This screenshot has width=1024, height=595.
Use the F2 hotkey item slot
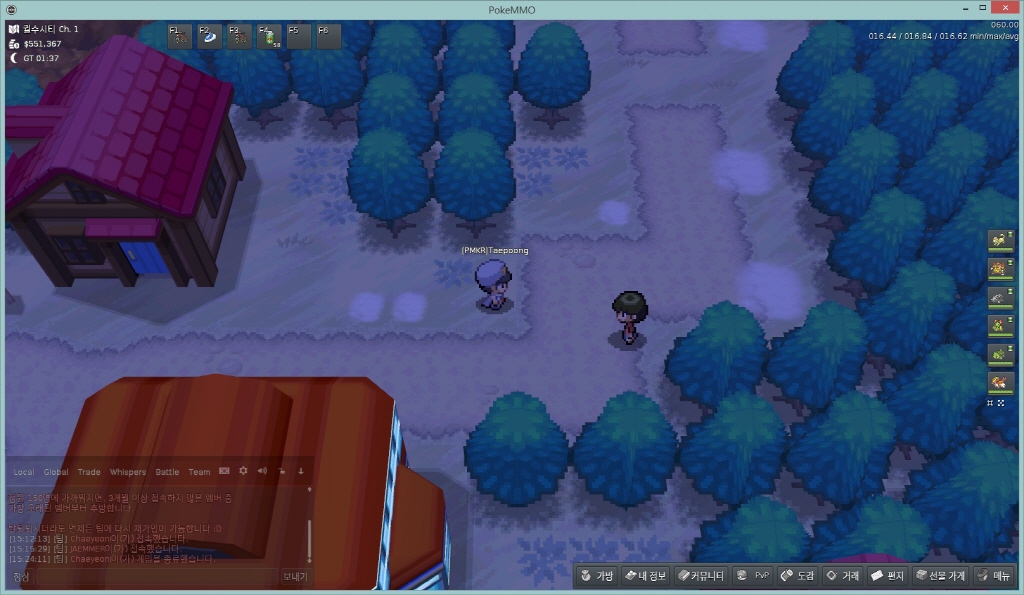pyautogui.click(x=211, y=37)
